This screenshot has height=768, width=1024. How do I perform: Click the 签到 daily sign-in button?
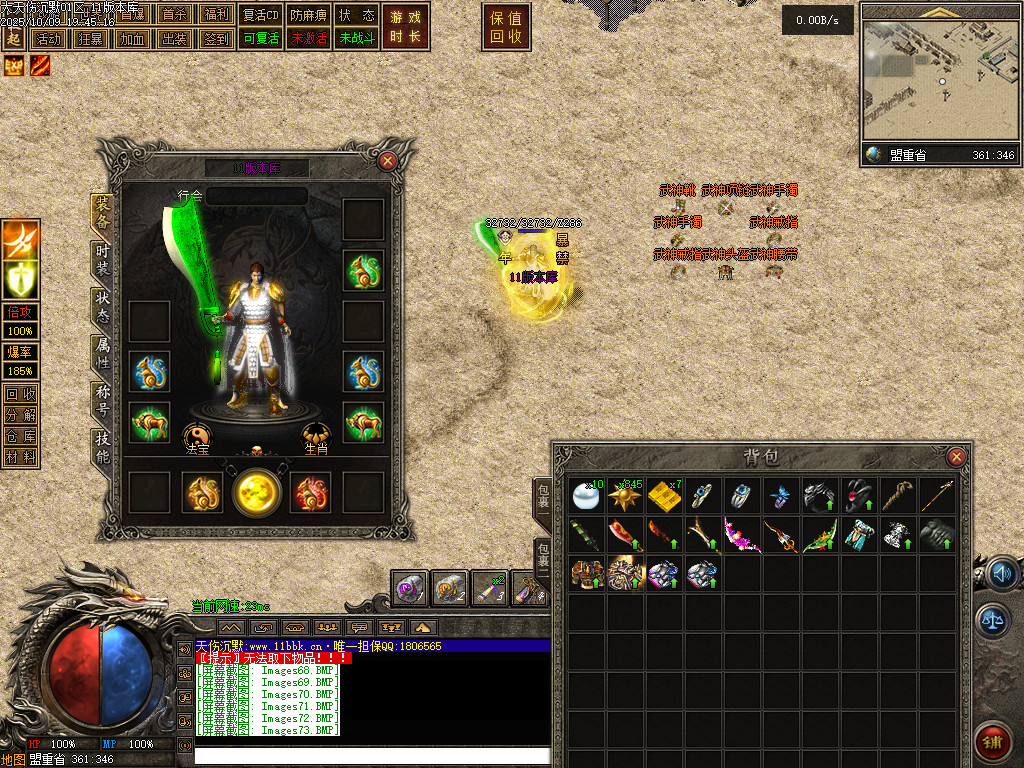[215, 39]
